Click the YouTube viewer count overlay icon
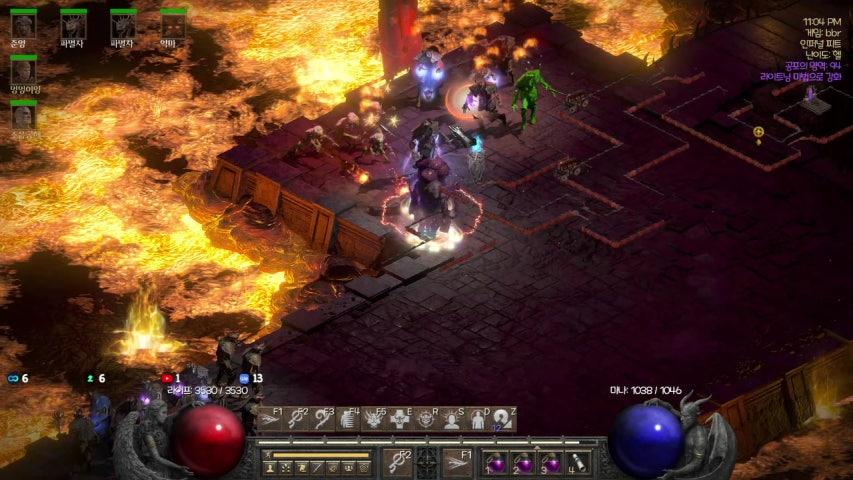853x480 pixels. 167,378
